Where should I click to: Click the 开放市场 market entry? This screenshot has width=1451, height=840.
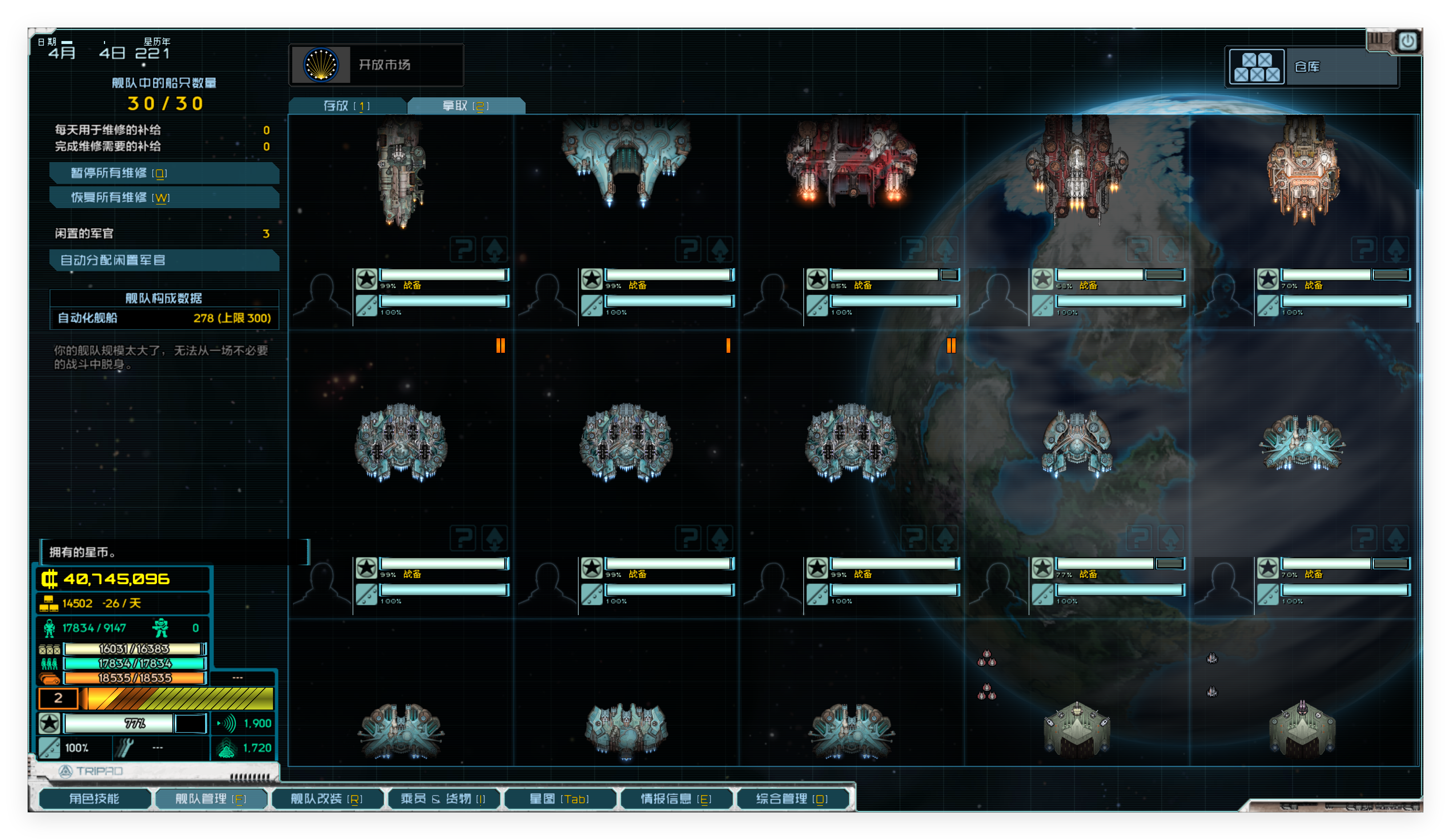(376, 64)
